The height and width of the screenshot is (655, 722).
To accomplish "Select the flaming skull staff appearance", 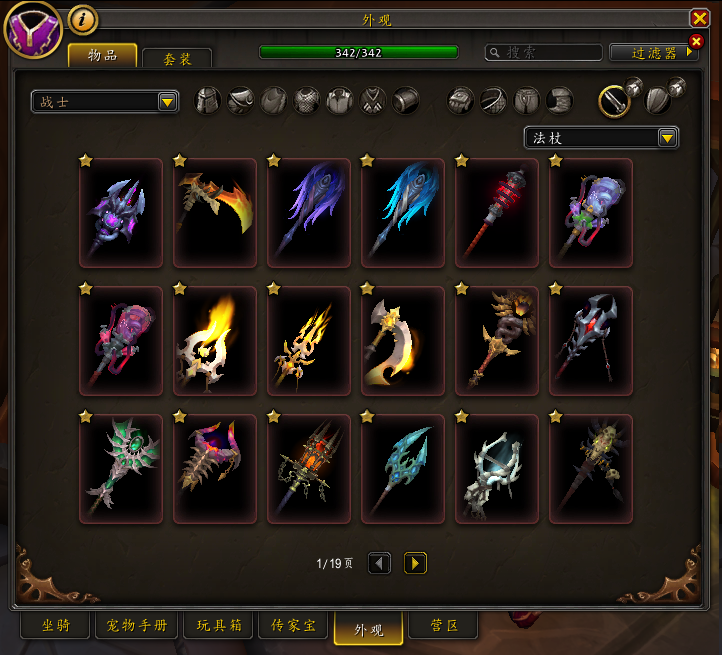I will coord(214,341).
